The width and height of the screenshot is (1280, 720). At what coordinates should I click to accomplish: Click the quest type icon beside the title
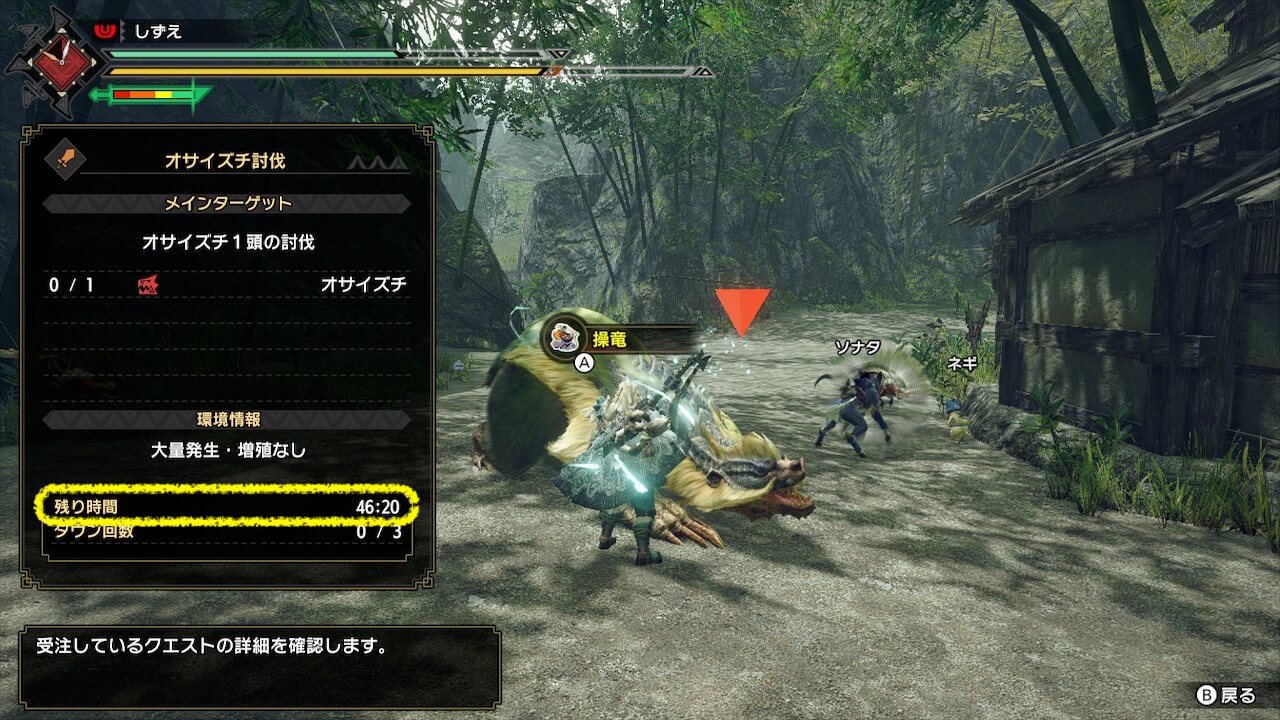67,159
